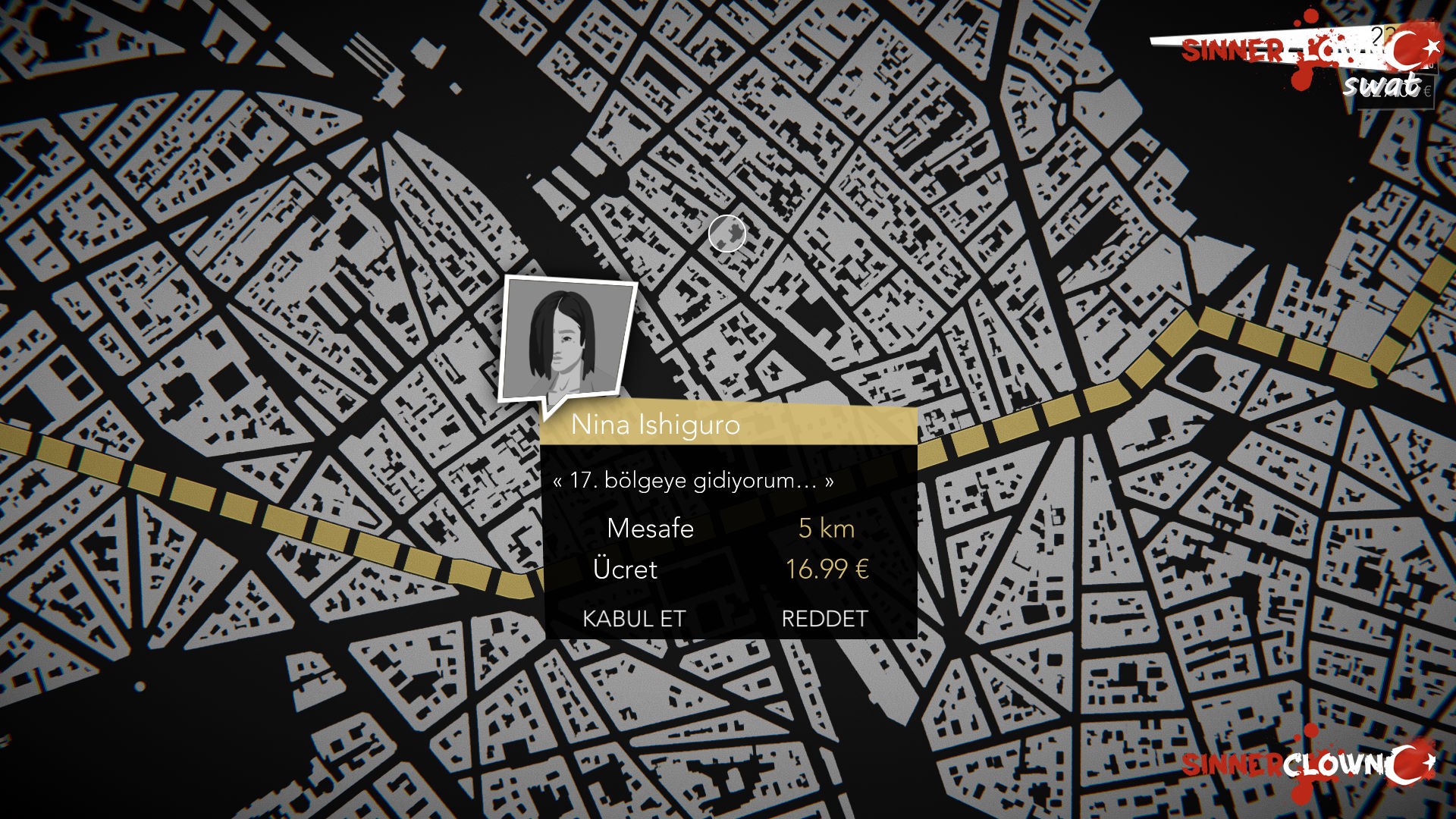
Task: Decline the fare by choosing REDDET
Action: [x=824, y=619]
